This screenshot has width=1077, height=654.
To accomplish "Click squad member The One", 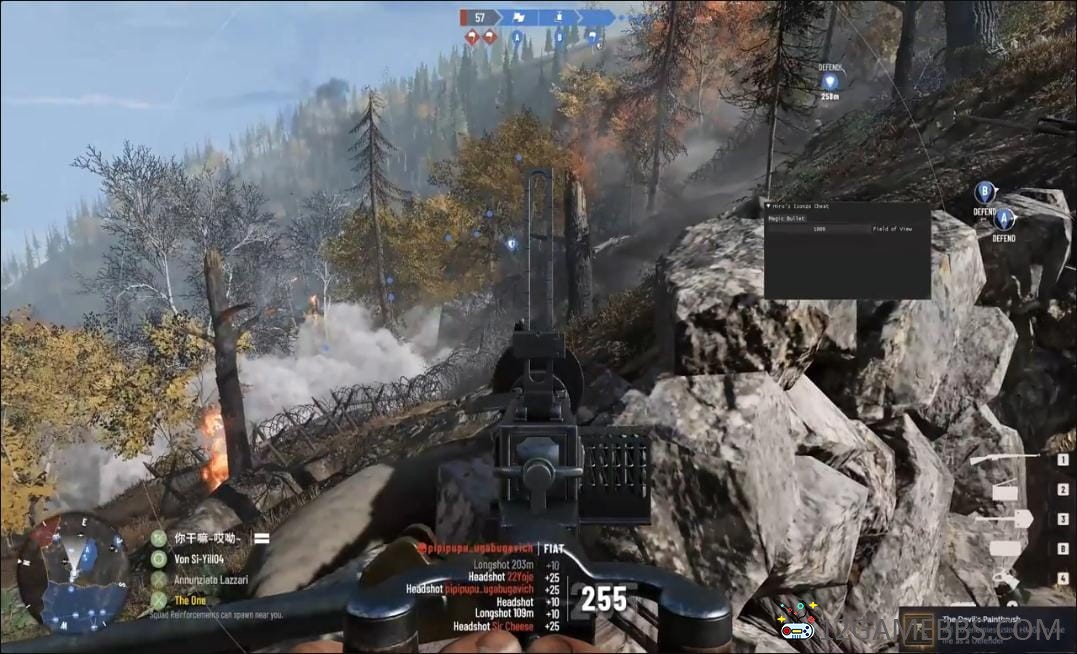I will point(190,600).
